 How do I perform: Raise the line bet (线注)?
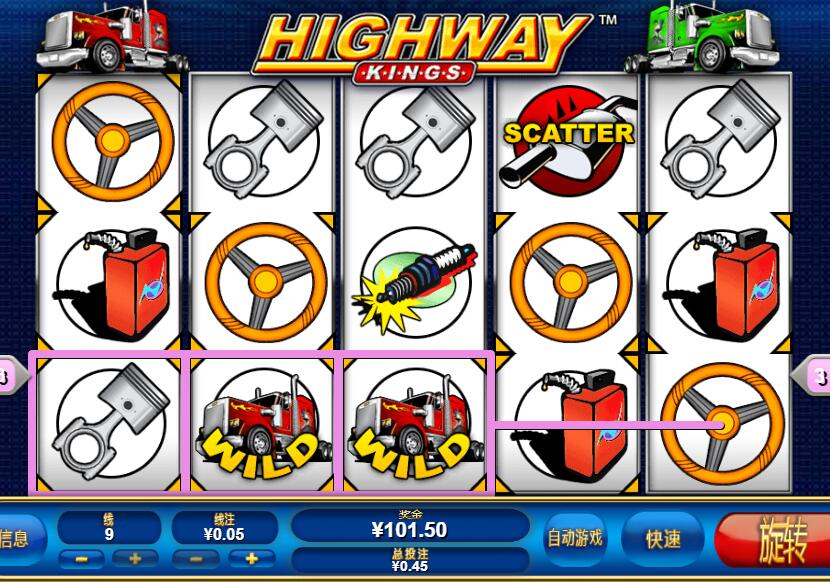click(252, 558)
